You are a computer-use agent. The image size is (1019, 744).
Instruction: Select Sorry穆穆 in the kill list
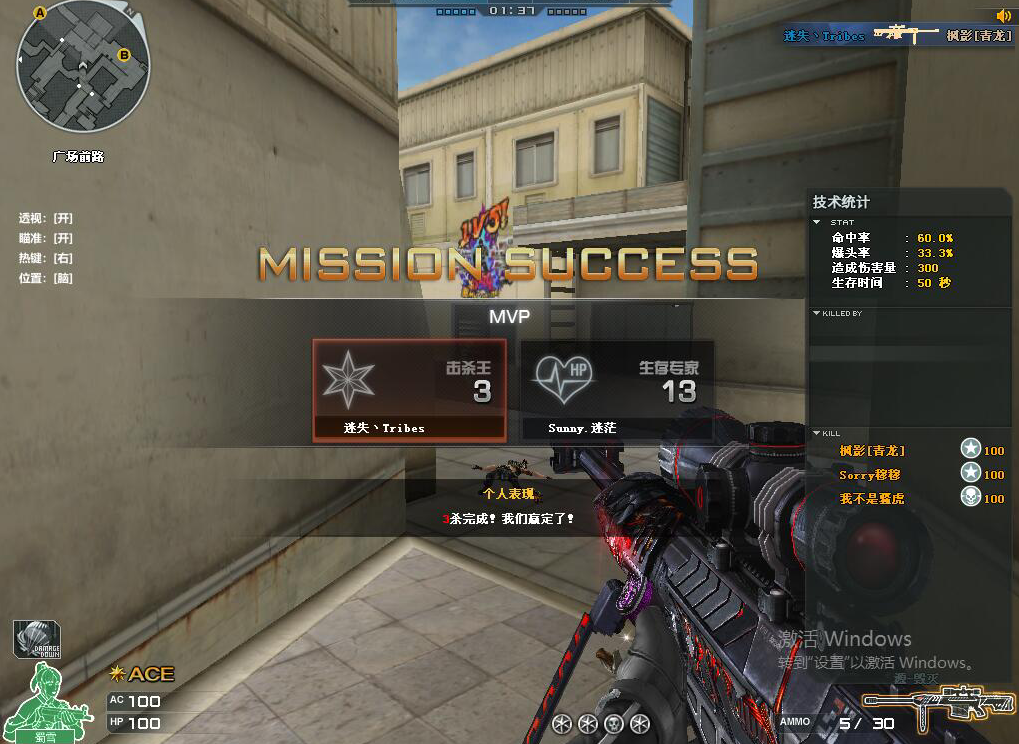pyautogui.click(x=870, y=475)
